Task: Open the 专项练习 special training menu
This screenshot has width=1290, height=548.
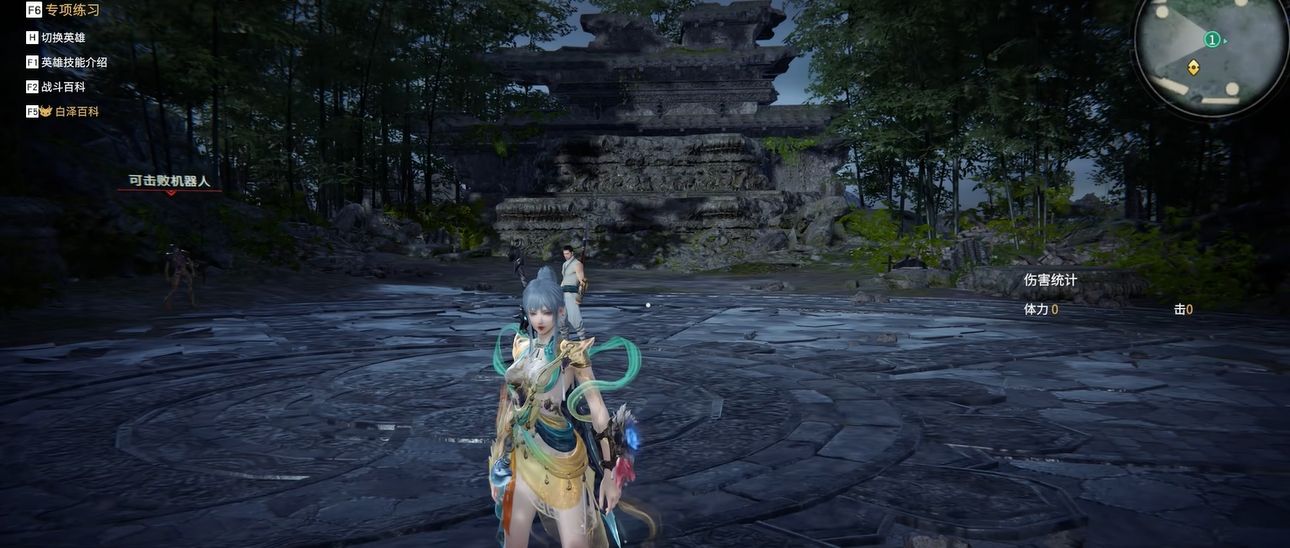Action: (x=71, y=10)
